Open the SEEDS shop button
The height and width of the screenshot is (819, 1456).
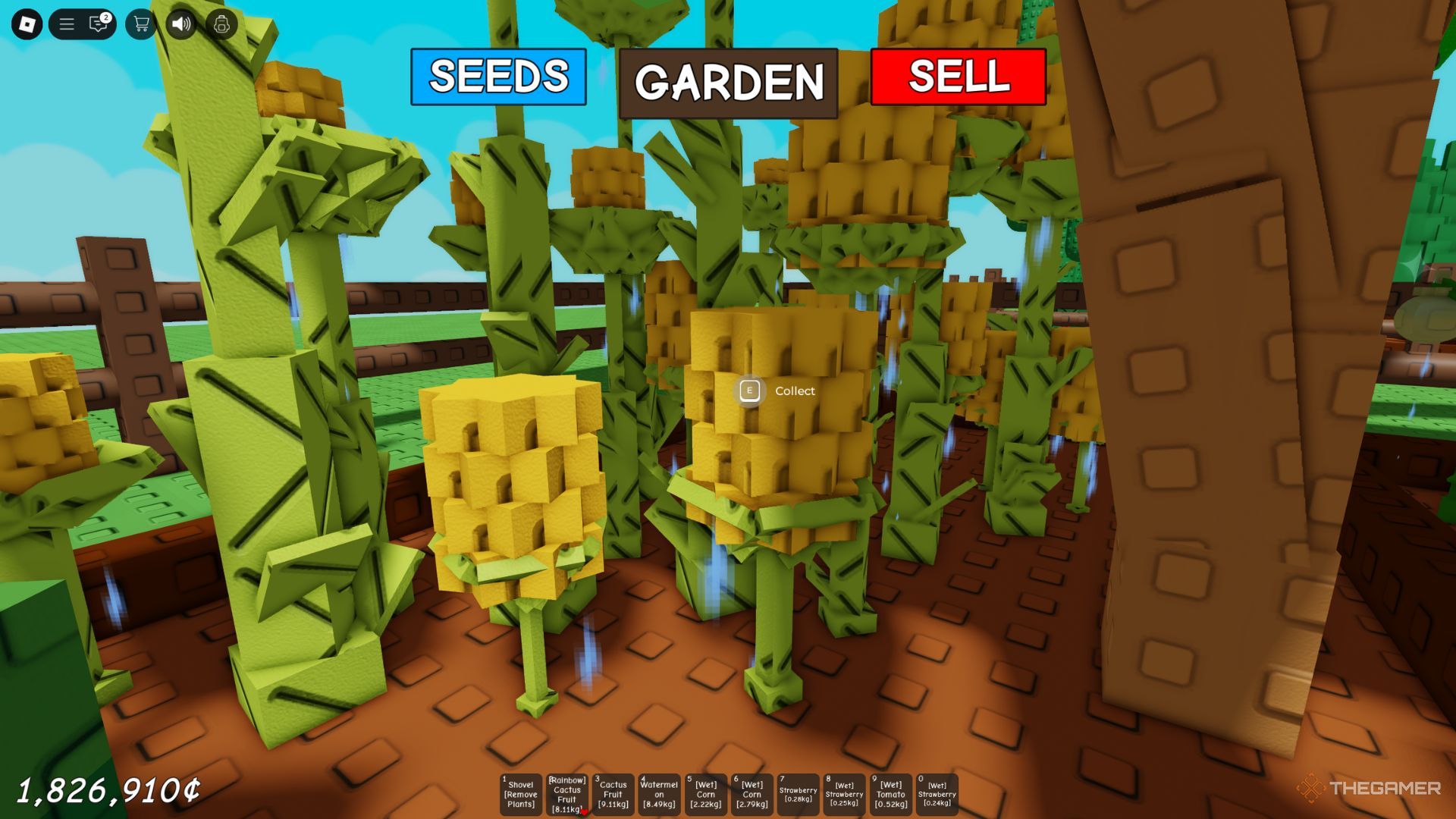498,77
